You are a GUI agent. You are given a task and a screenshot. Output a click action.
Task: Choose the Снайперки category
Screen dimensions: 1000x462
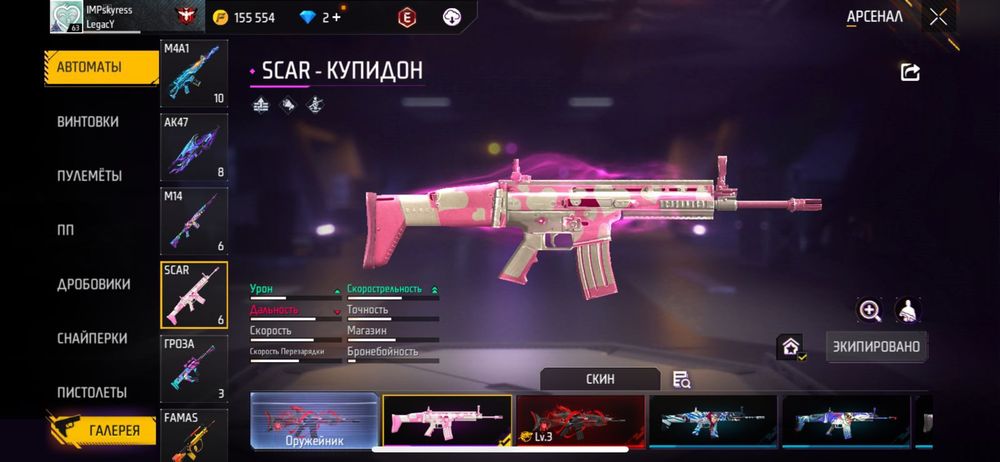(91, 338)
